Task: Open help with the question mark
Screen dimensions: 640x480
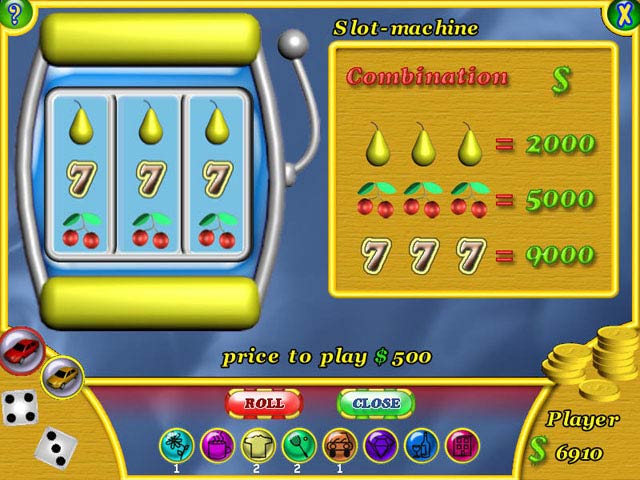Action: pyautogui.click(x=13, y=13)
